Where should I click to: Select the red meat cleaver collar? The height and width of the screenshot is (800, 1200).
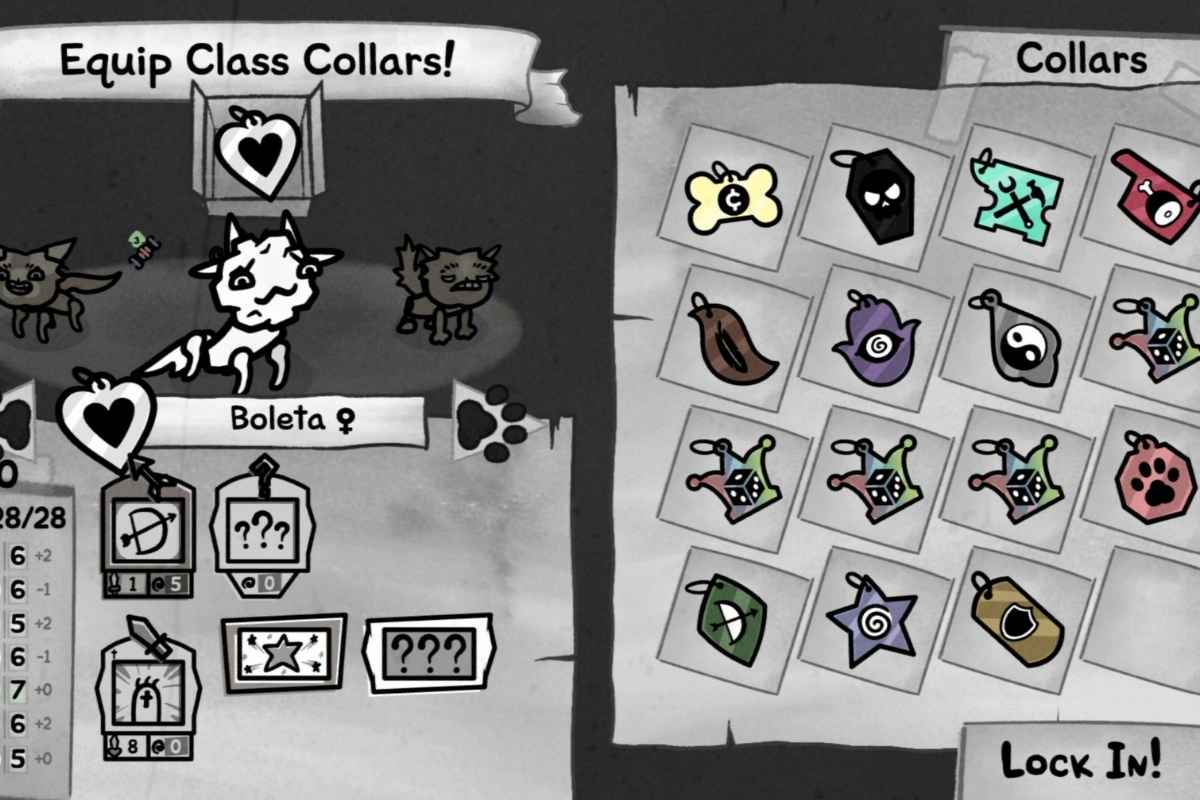(1153, 198)
